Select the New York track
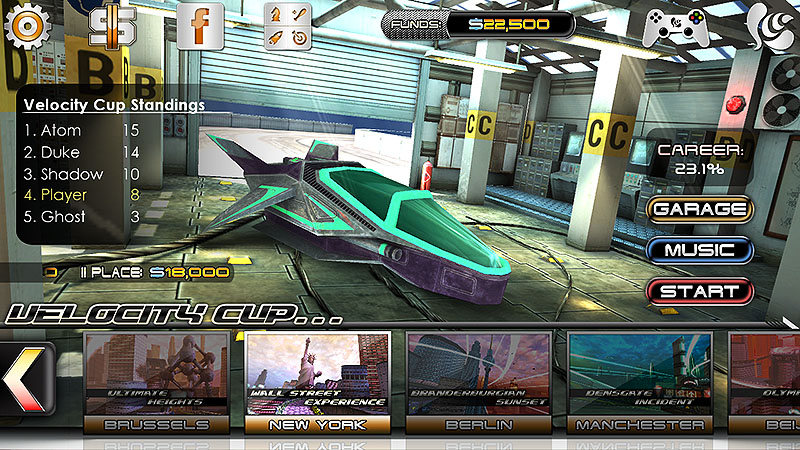The image size is (800, 450). pyautogui.click(x=317, y=380)
